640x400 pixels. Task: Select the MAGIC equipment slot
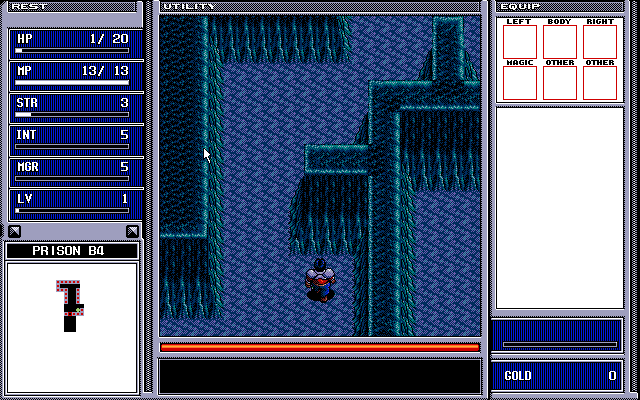[519, 83]
